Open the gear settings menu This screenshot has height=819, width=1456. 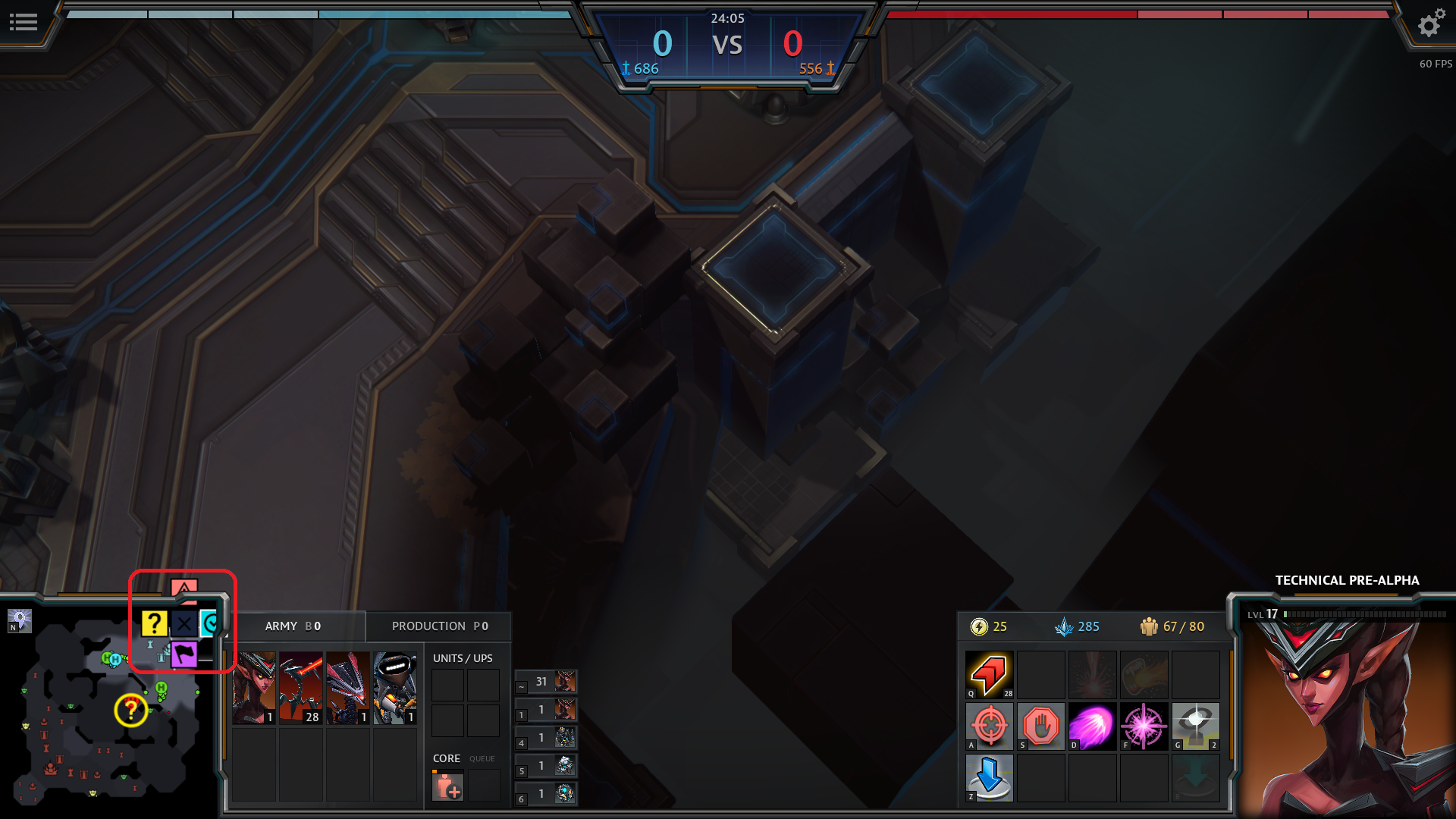point(1430,24)
